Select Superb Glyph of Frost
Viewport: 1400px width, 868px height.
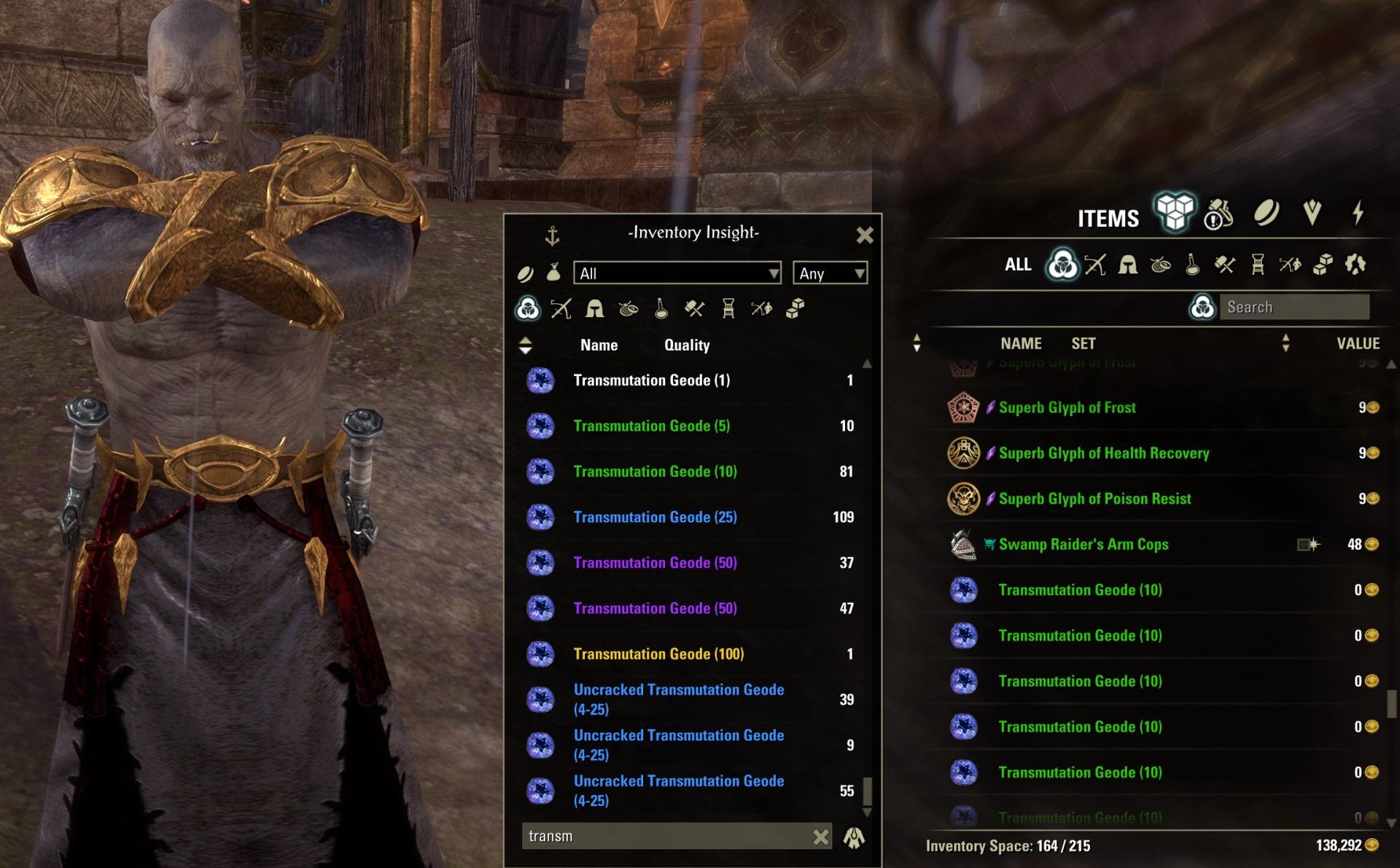click(x=1067, y=407)
